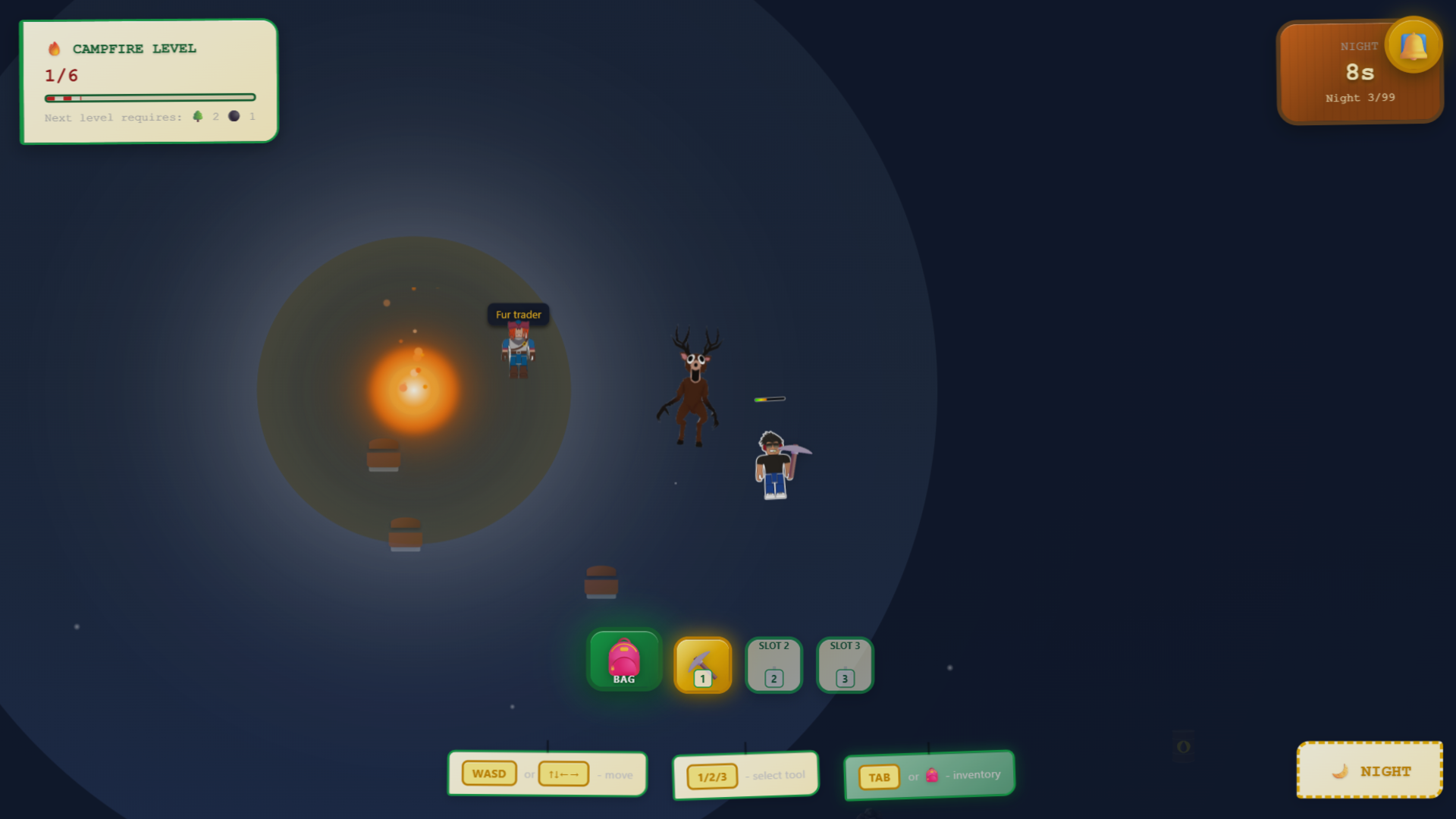This screenshot has height=819, width=1456.
Task: Click the flame icon on Campfire Level panel
Action: (x=54, y=47)
